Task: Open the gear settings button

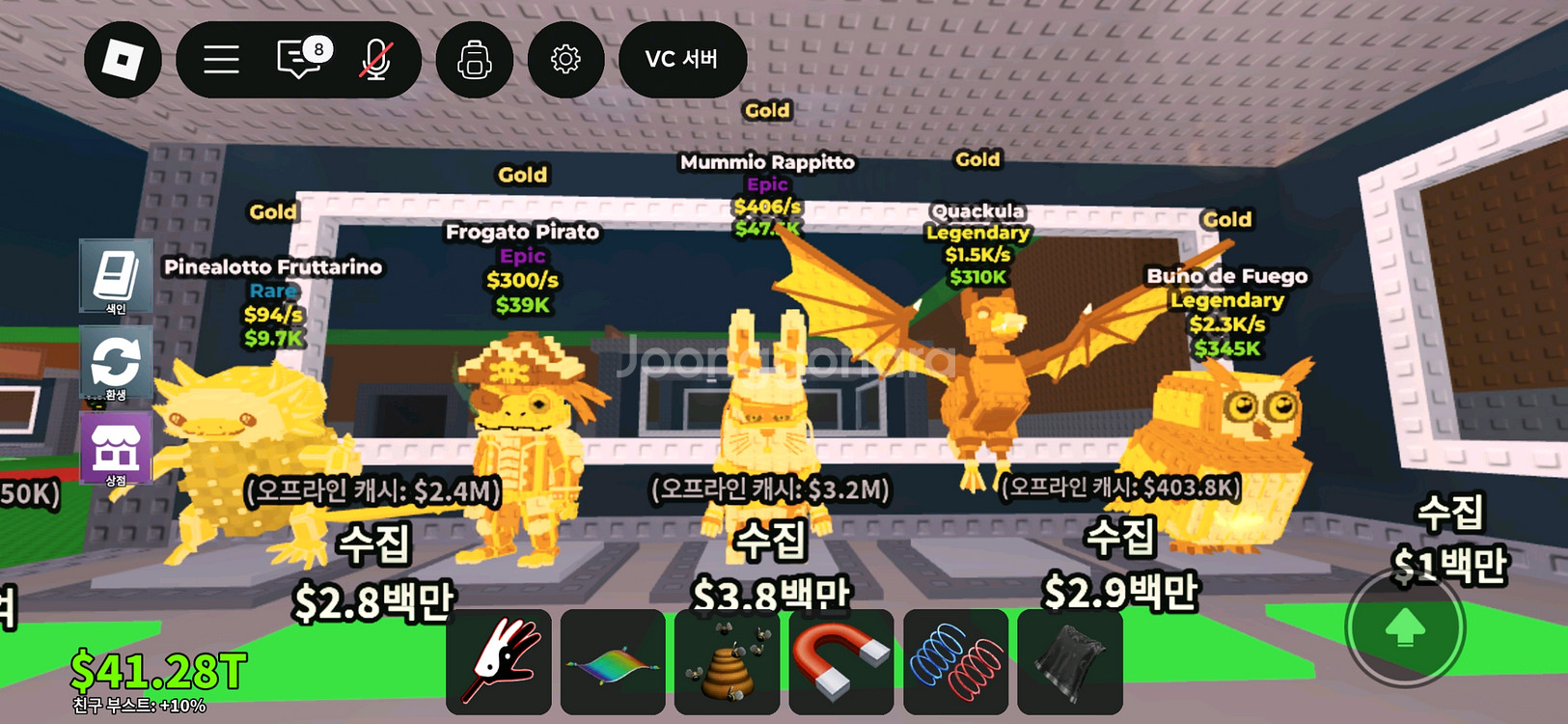Action: tap(565, 60)
